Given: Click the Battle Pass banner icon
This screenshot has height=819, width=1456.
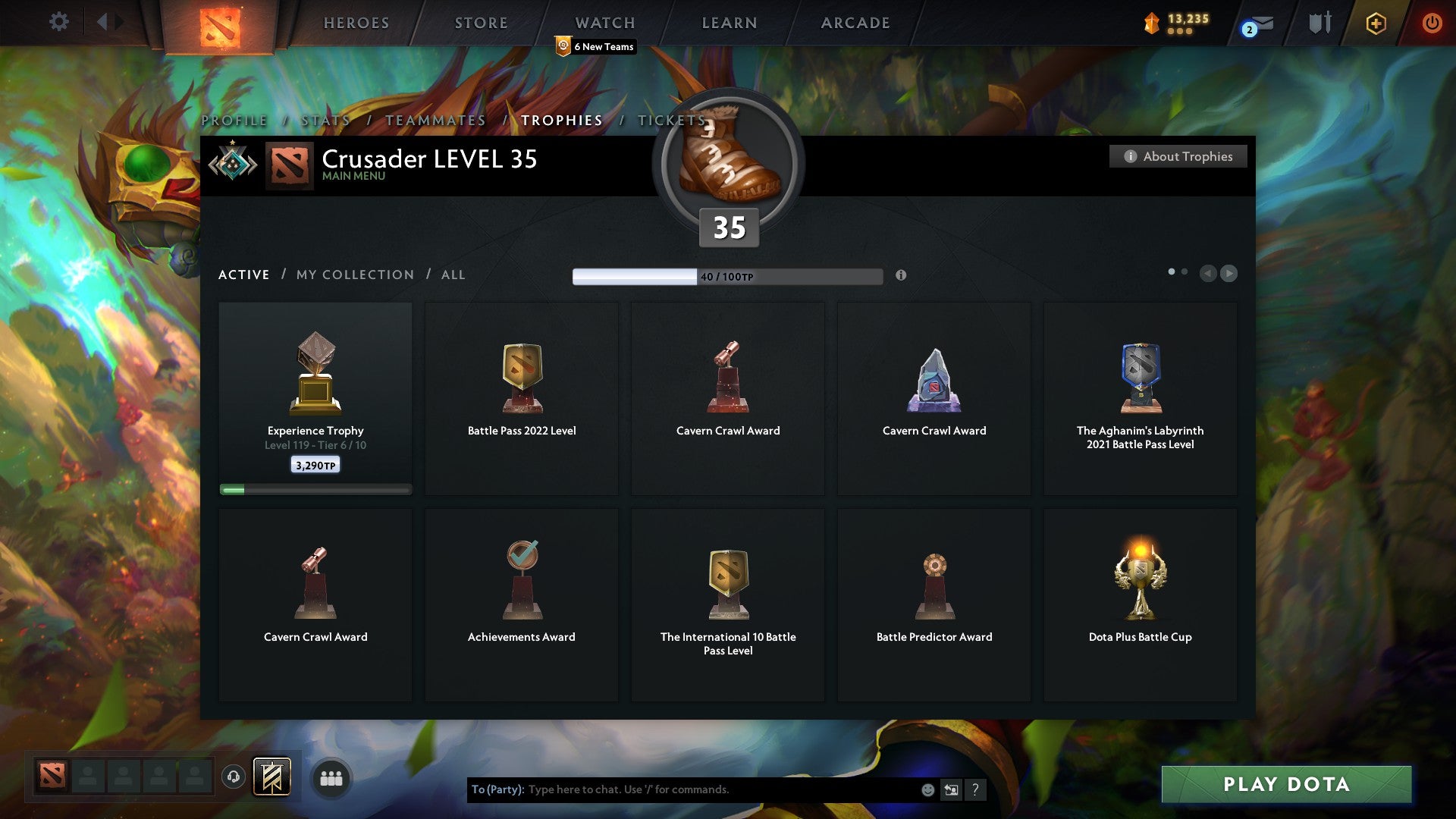Looking at the screenshot, I should [271, 777].
